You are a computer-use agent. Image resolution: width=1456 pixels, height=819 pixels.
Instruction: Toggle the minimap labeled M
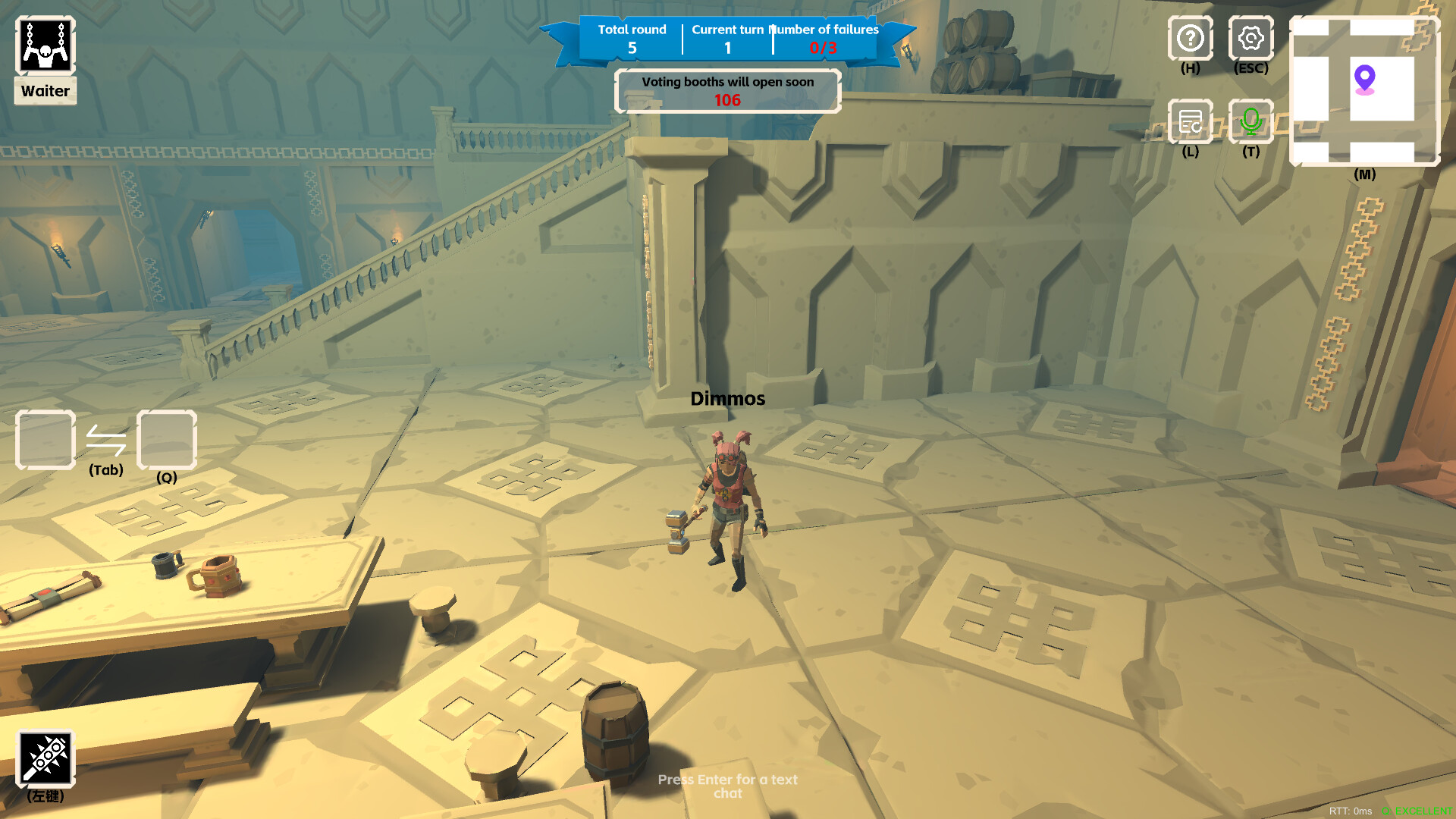[x=1364, y=91]
